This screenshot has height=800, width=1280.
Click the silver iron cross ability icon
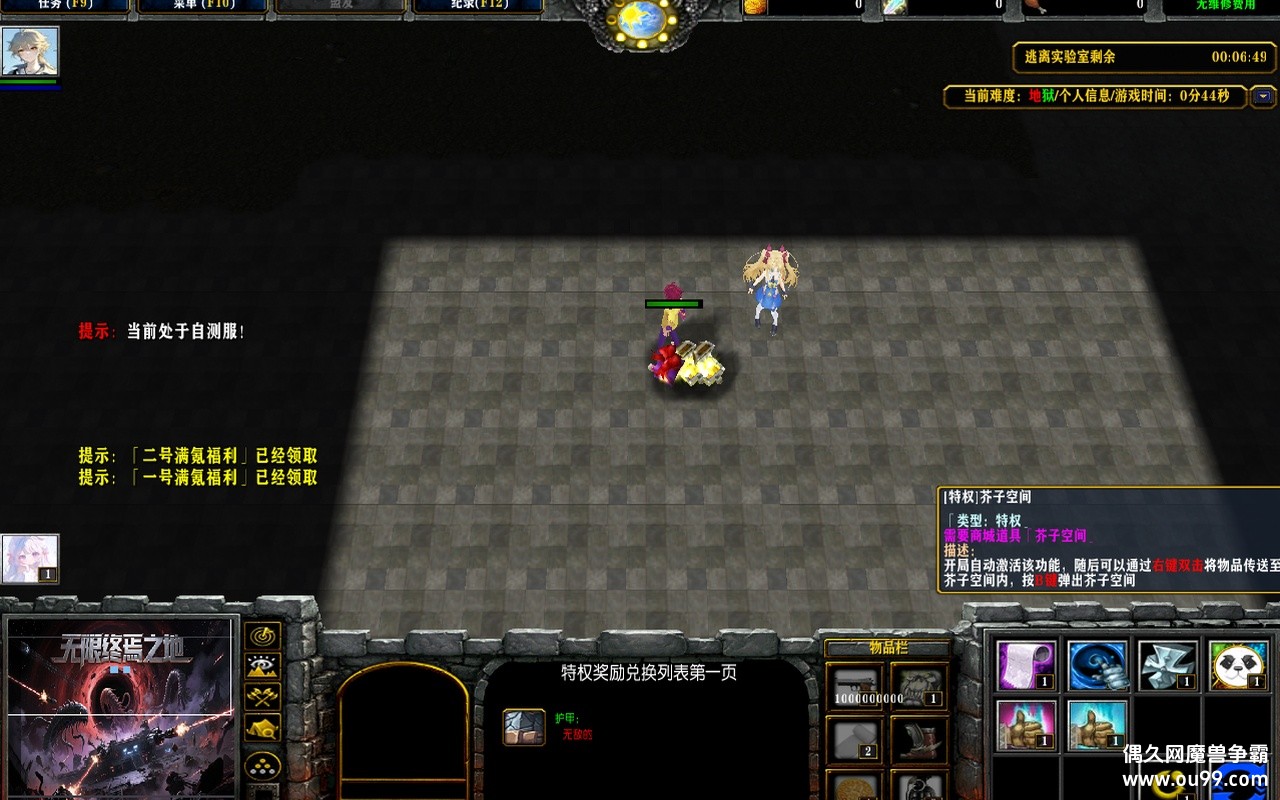point(1169,665)
